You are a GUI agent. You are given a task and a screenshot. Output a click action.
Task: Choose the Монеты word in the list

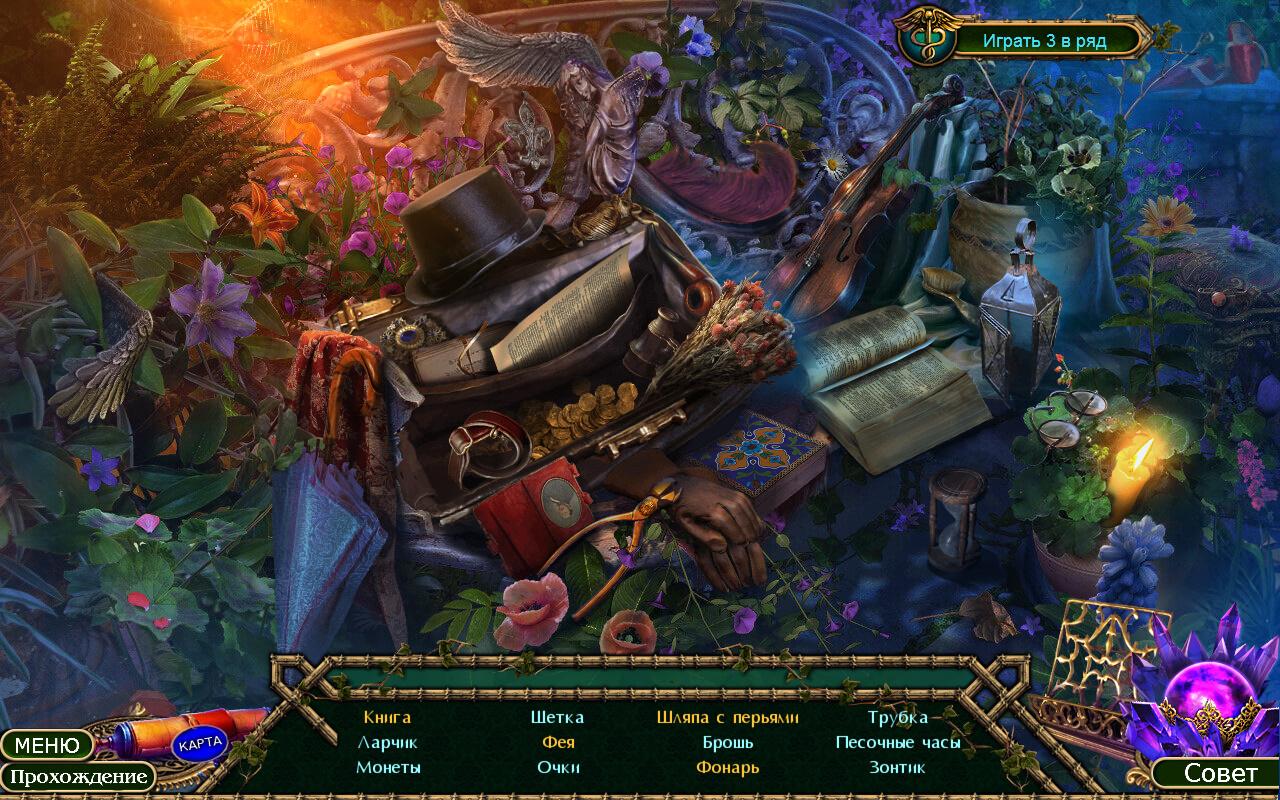tap(388, 767)
